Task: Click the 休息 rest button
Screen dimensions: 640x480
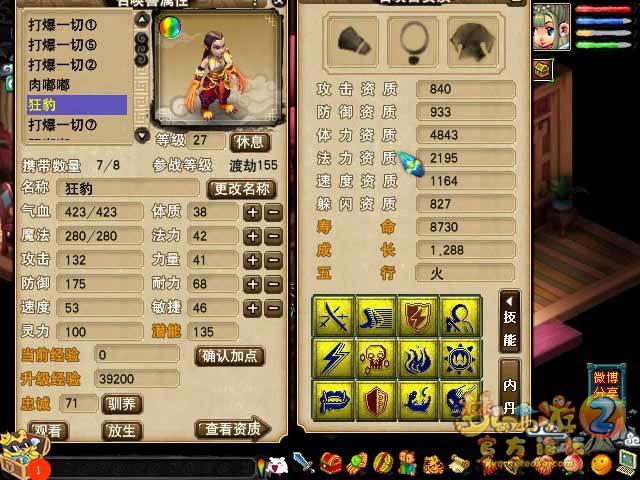Action: pyautogui.click(x=249, y=141)
